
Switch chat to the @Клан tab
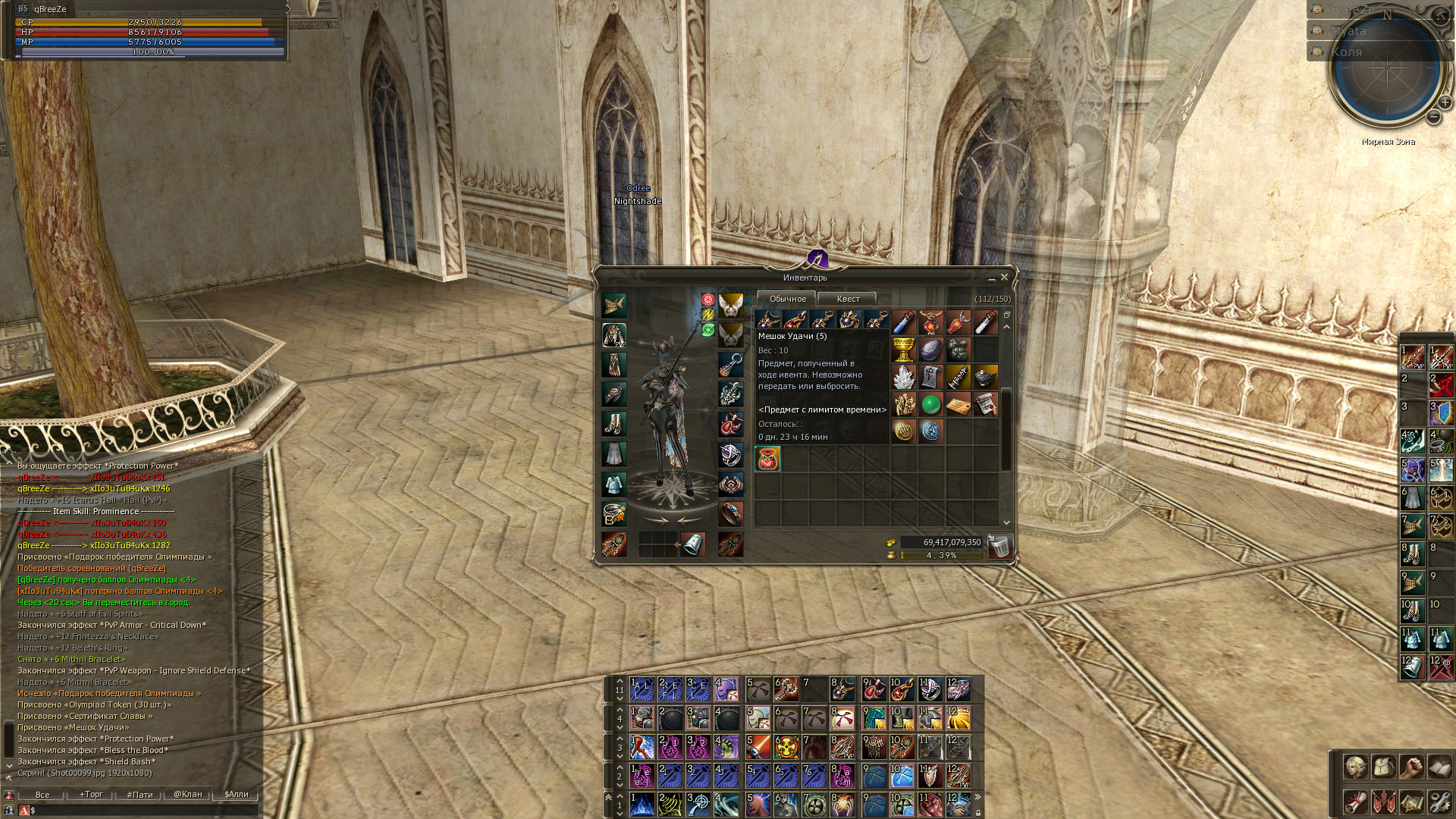[187, 795]
